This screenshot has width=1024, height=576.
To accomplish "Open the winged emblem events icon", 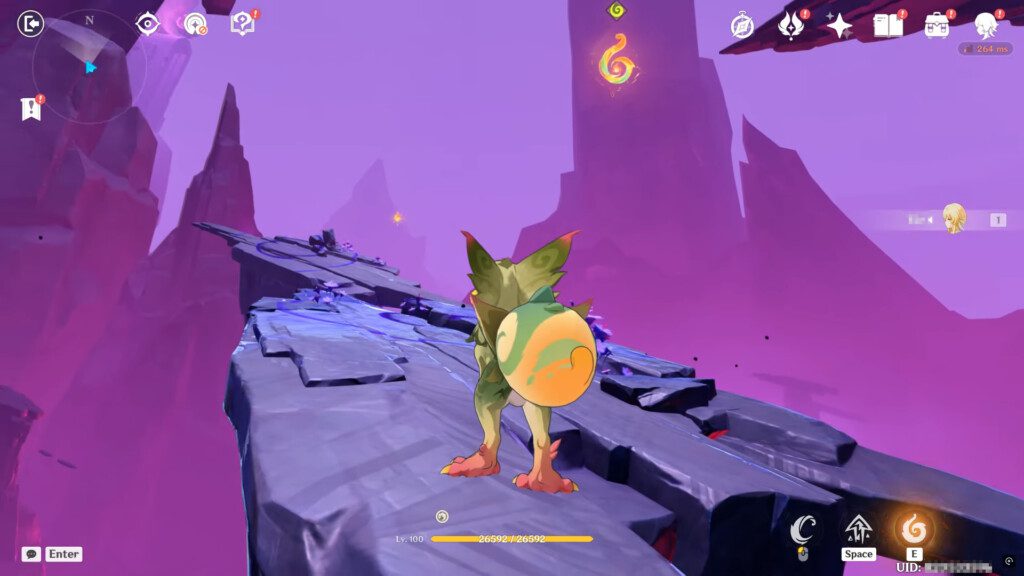I will click(792, 25).
